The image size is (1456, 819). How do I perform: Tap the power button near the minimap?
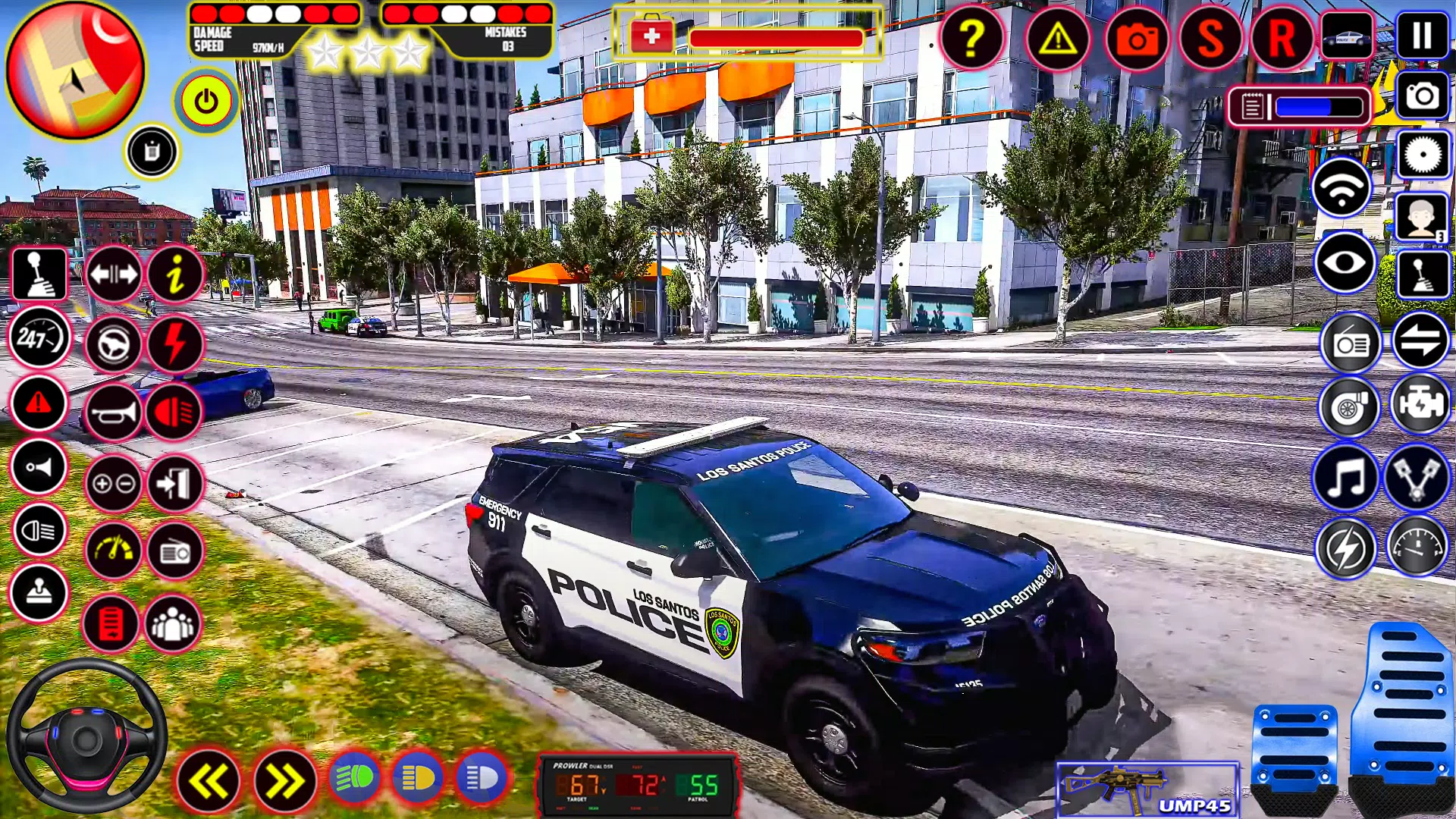pos(205,101)
